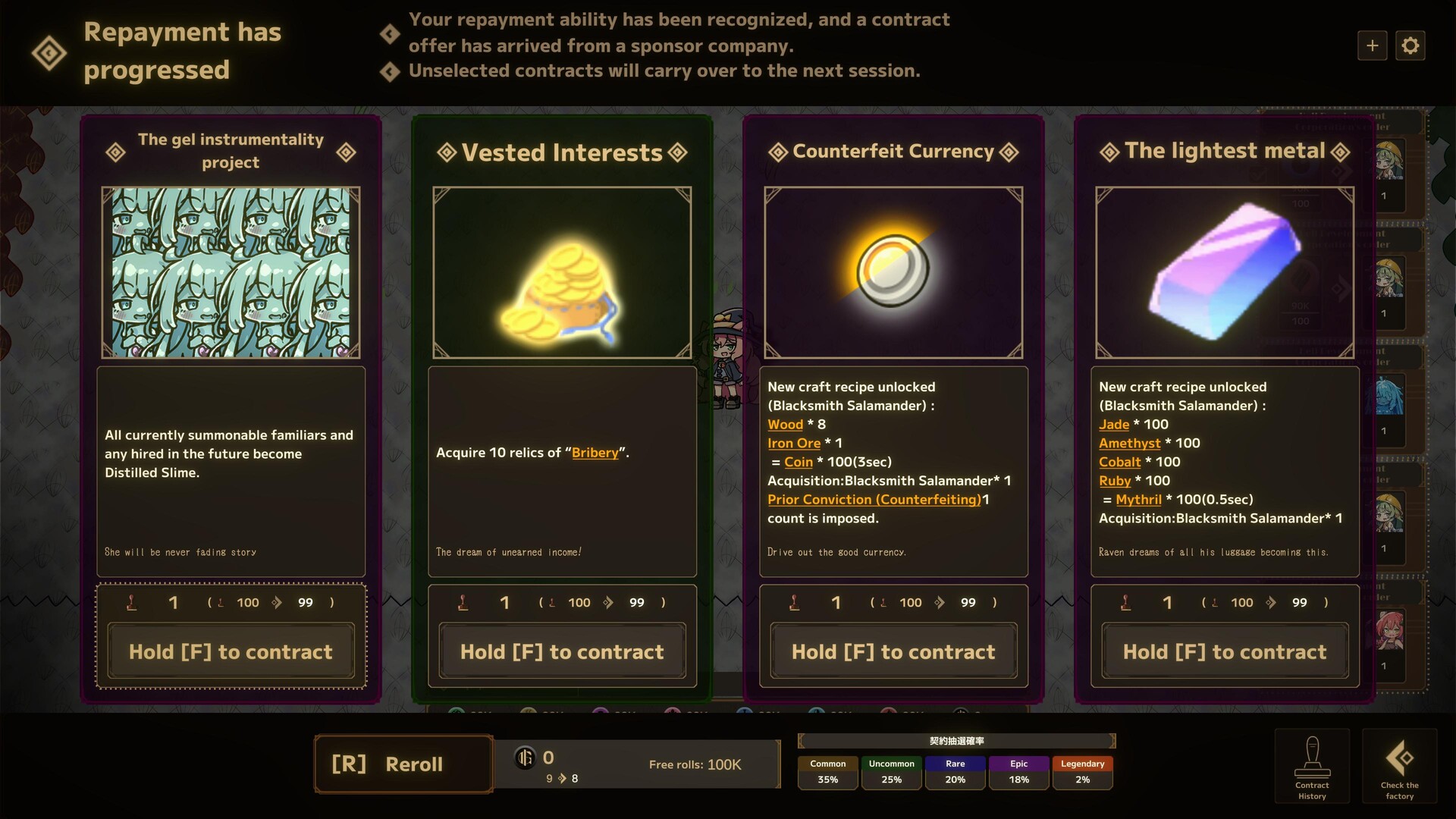The image size is (1456, 819).
Task: Click the diamond marker beside the sponsor message
Action: click(x=390, y=33)
